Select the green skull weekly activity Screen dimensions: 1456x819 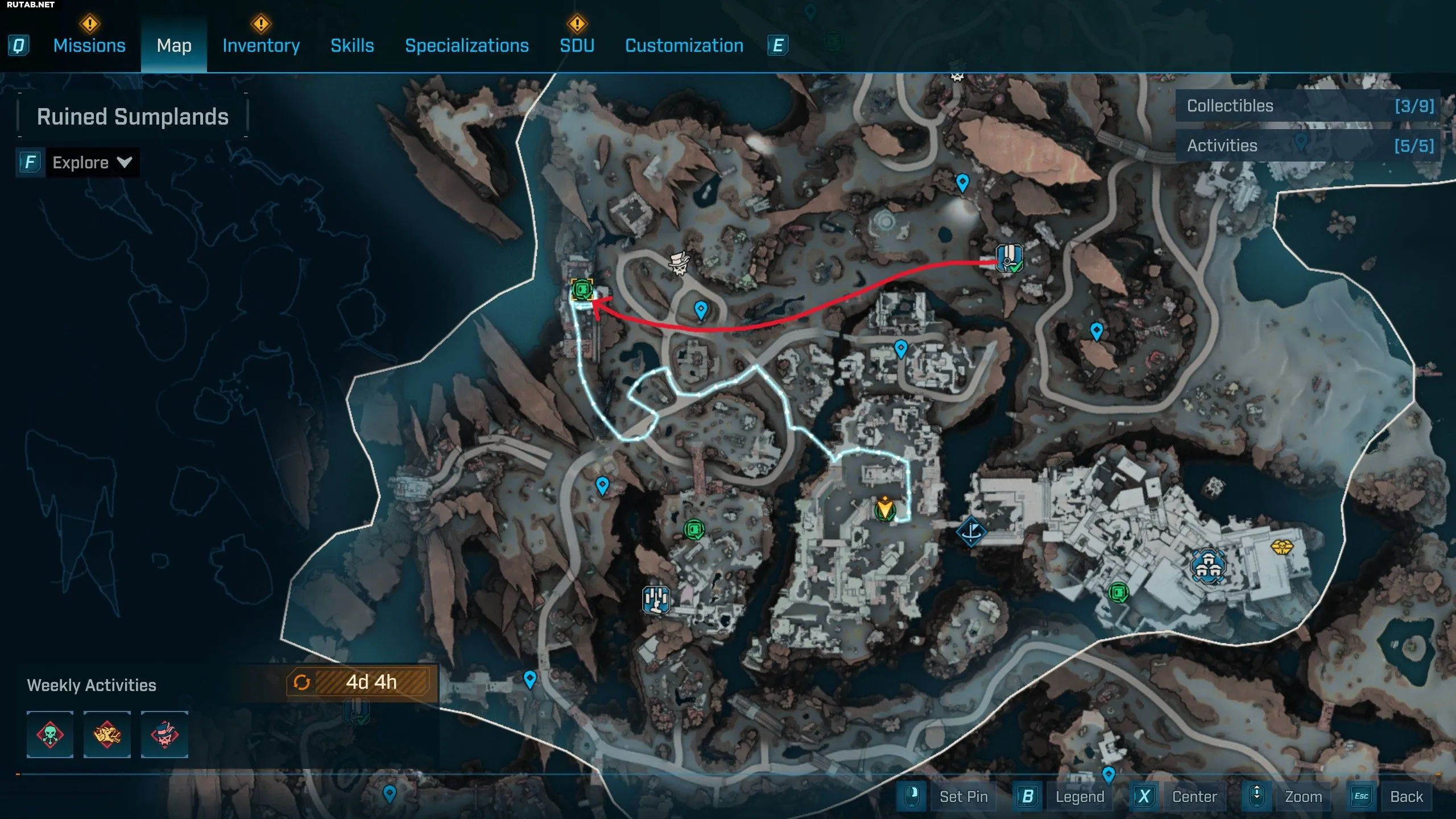tap(50, 734)
